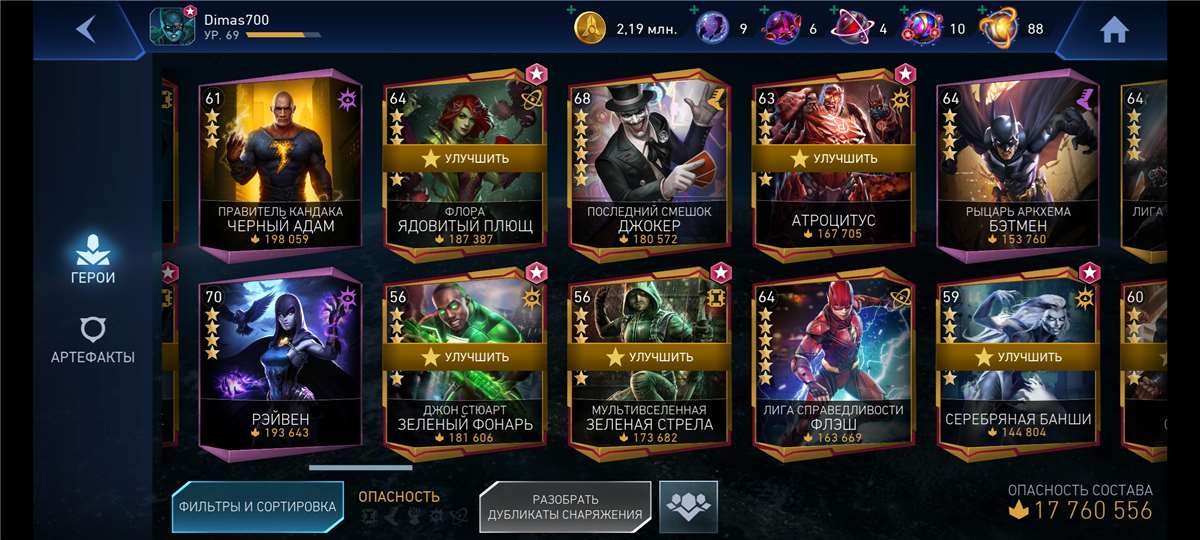Screen dimensions: 1200x540
Task: Upgrade Серебряная Банши with Улучшить
Action: [1017, 356]
